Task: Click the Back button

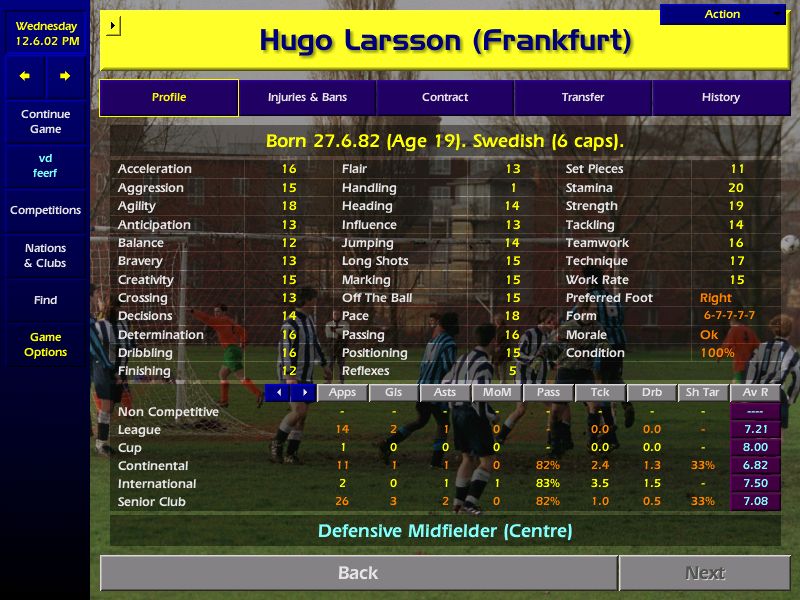Action: (358, 573)
